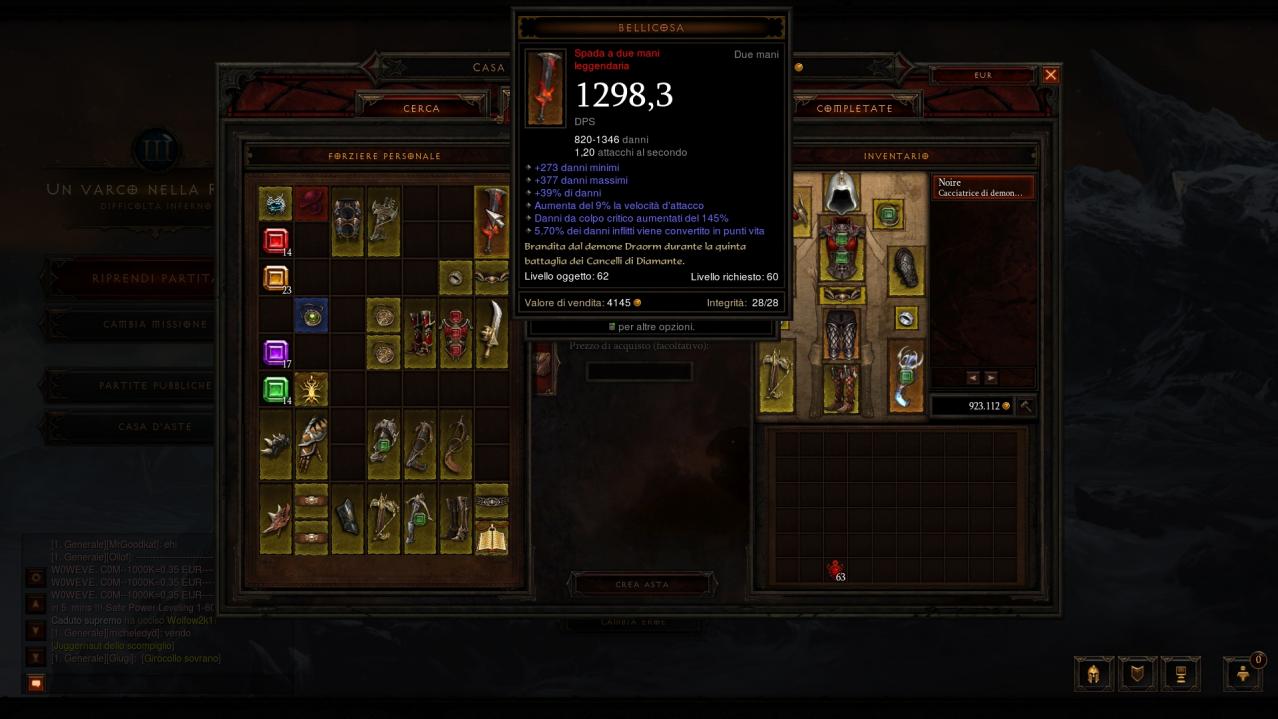Image resolution: width=1278 pixels, height=719 pixels.
Task: Select the hero Noire in the list
Action: pos(982,188)
